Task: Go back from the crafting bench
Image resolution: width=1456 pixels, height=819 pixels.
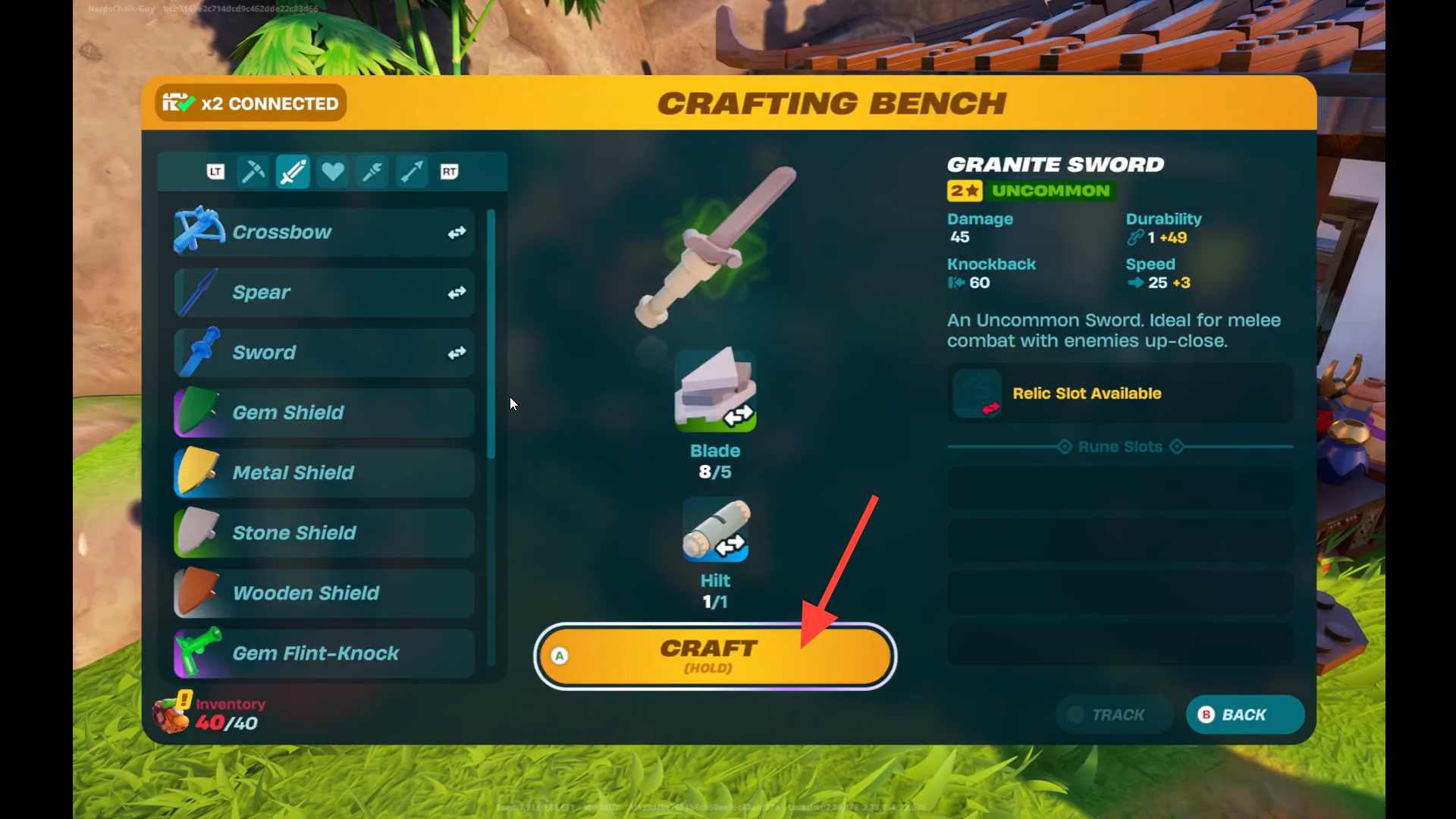Action: [1244, 714]
